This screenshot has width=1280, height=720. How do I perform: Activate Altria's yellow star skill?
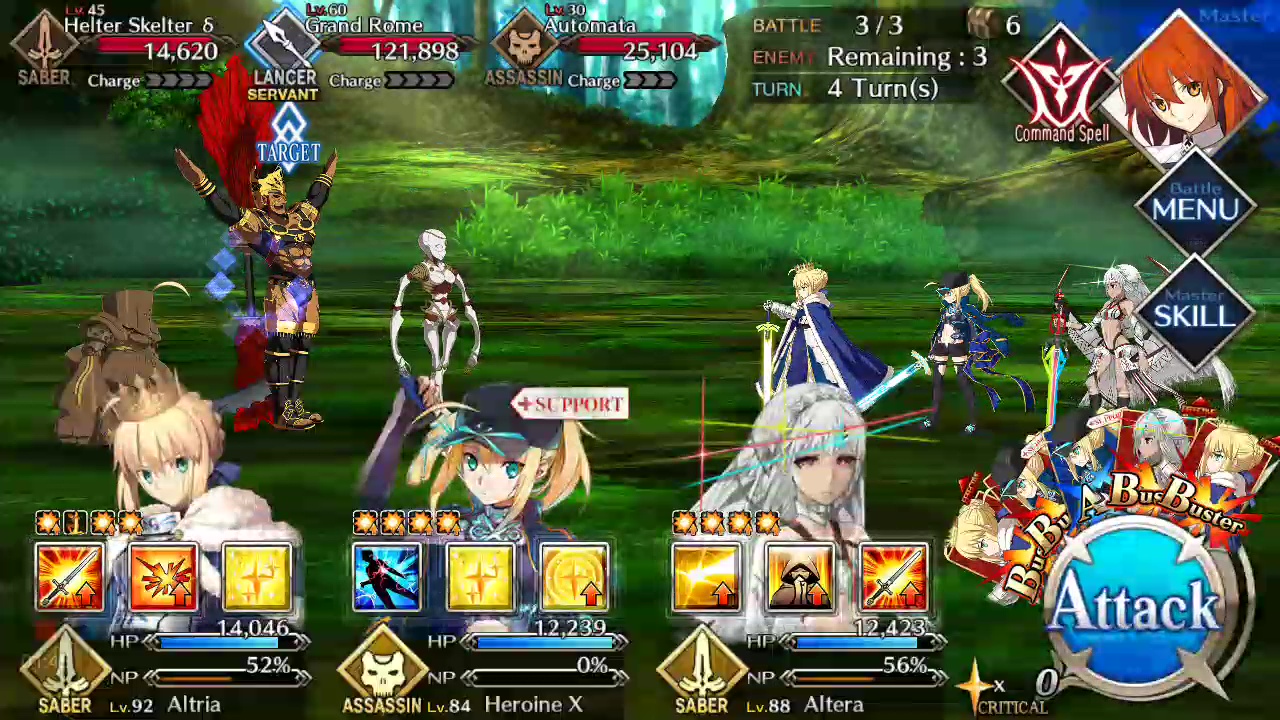257,577
